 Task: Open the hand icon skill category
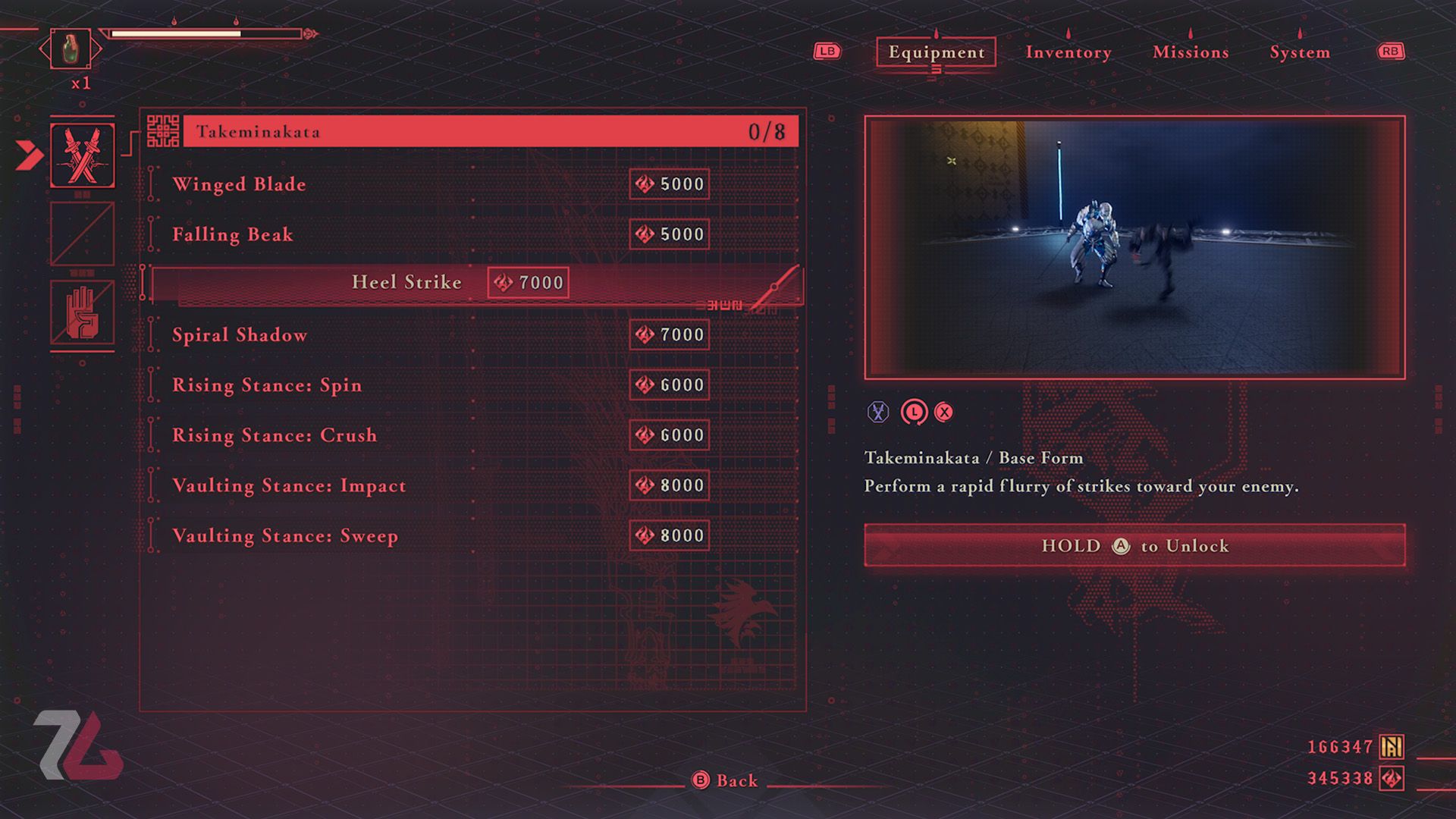click(x=82, y=312)
